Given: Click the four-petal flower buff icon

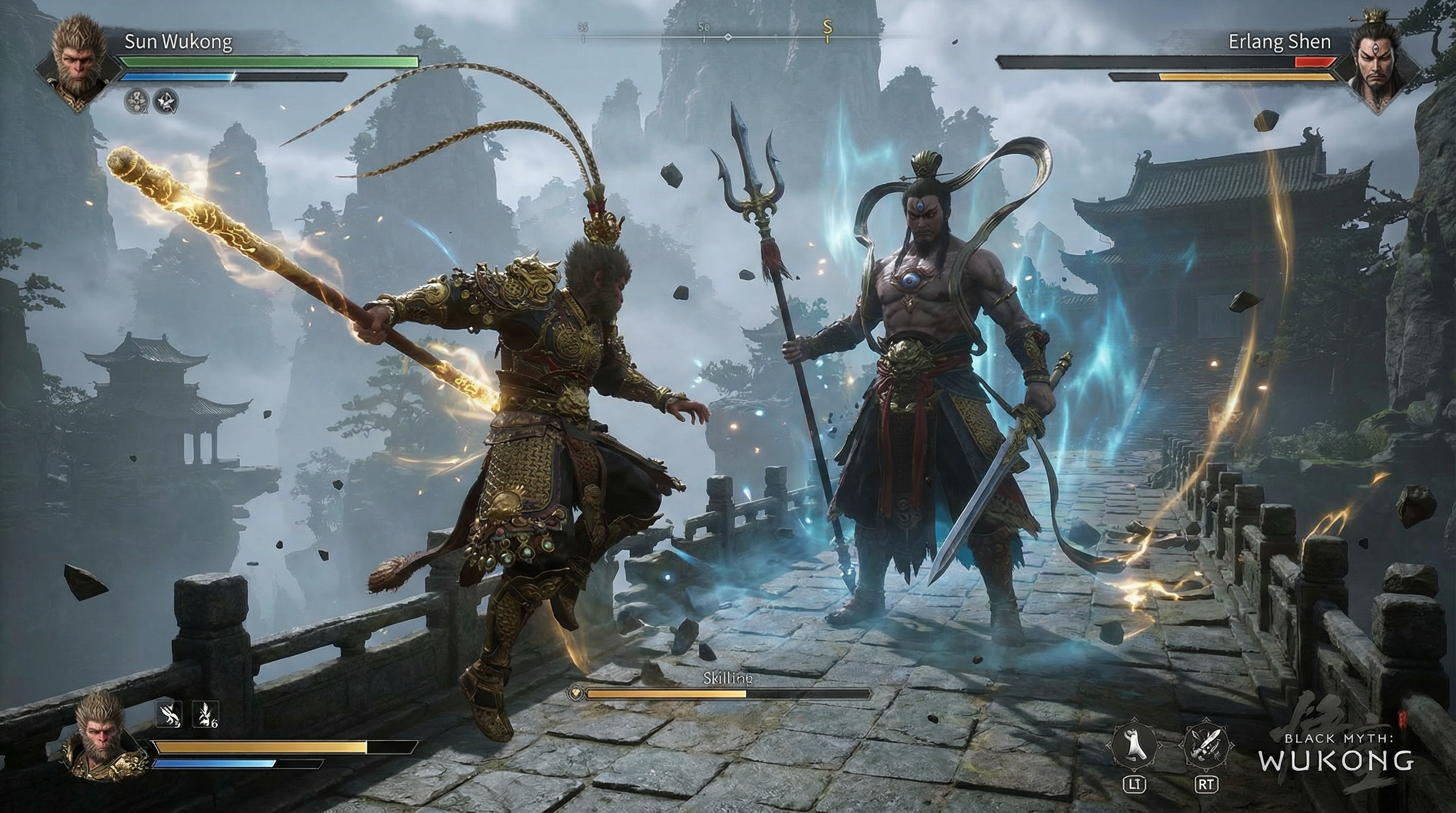Looking at the screenshot, I should pyautogui.click(x=137, y=101).
